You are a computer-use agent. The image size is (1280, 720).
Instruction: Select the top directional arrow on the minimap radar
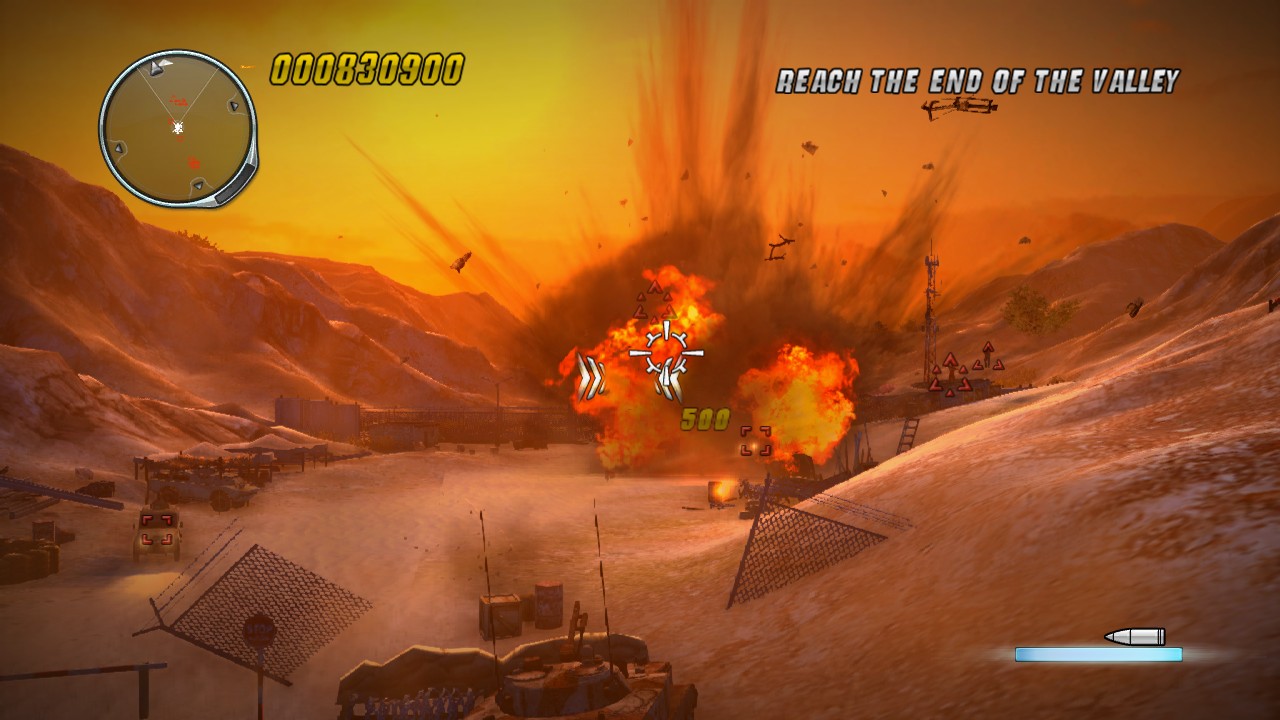click(154, 66)
